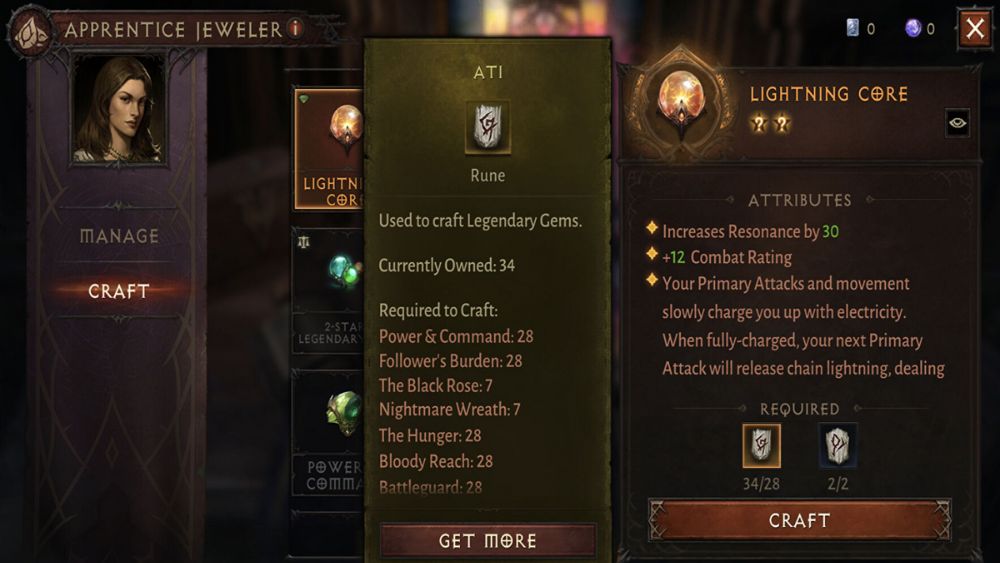Click the Craft button for Lightning Core
1000x563 pixels.
tap(799, 520)
